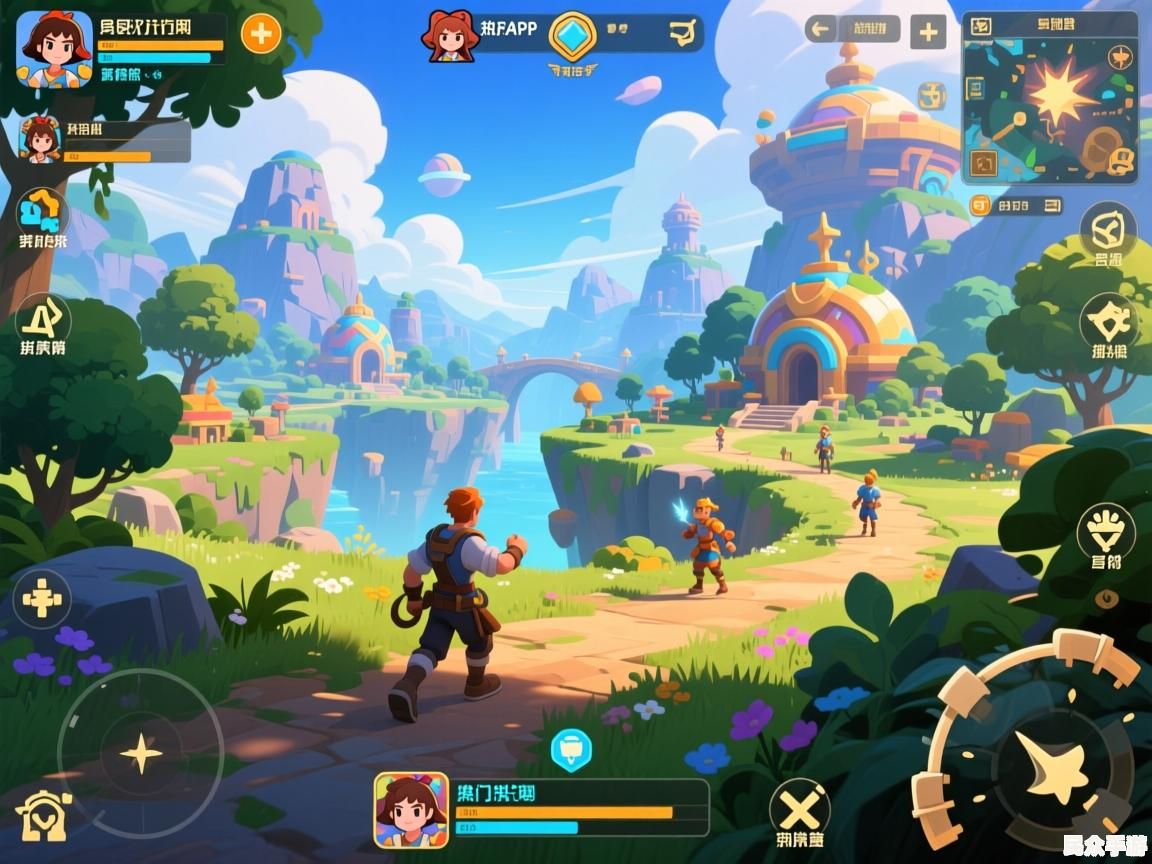Image resolution: width=1152 pixels, height=864 pixels.
Task: Open the cube icon menu
Action: 1108,230
